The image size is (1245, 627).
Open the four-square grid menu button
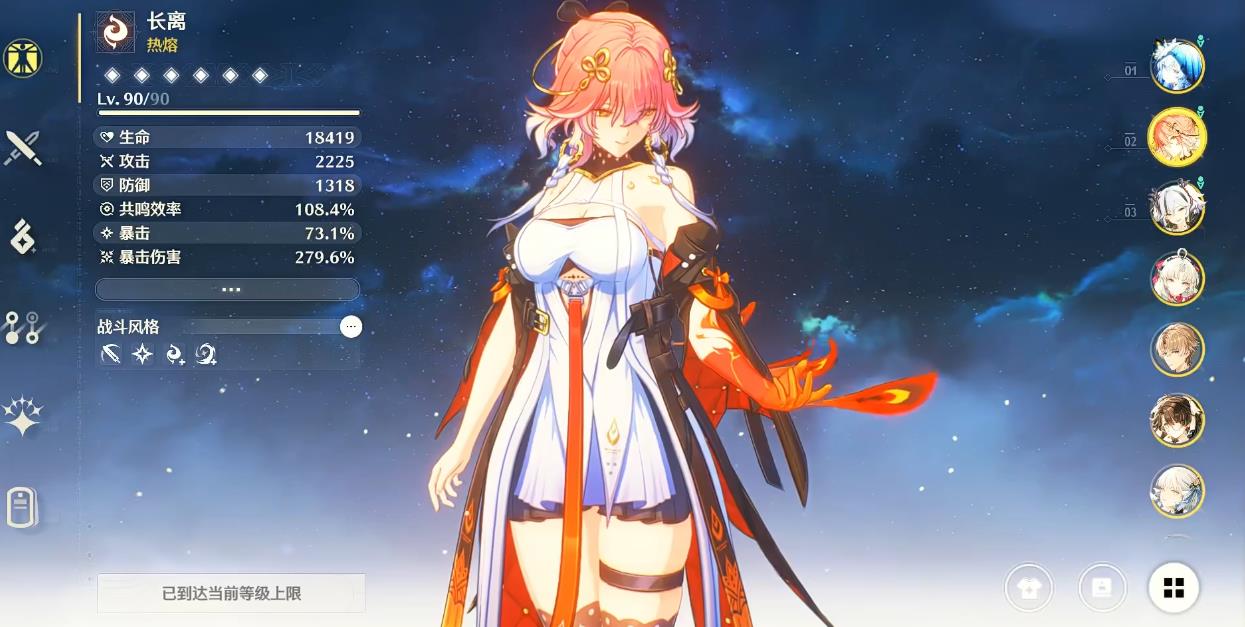click(x=1173, y=588)
